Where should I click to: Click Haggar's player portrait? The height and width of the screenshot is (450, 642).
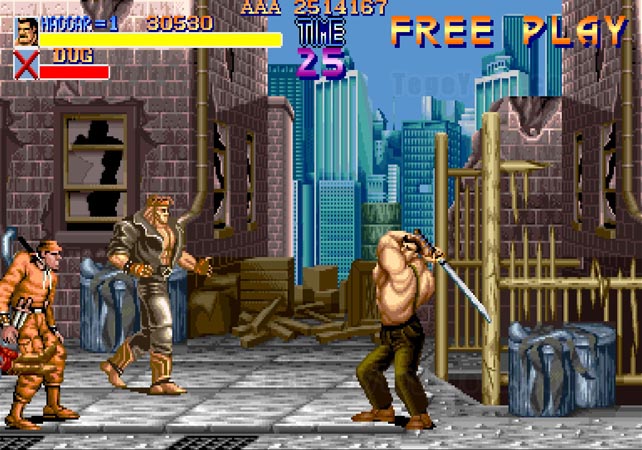[27, 32]
